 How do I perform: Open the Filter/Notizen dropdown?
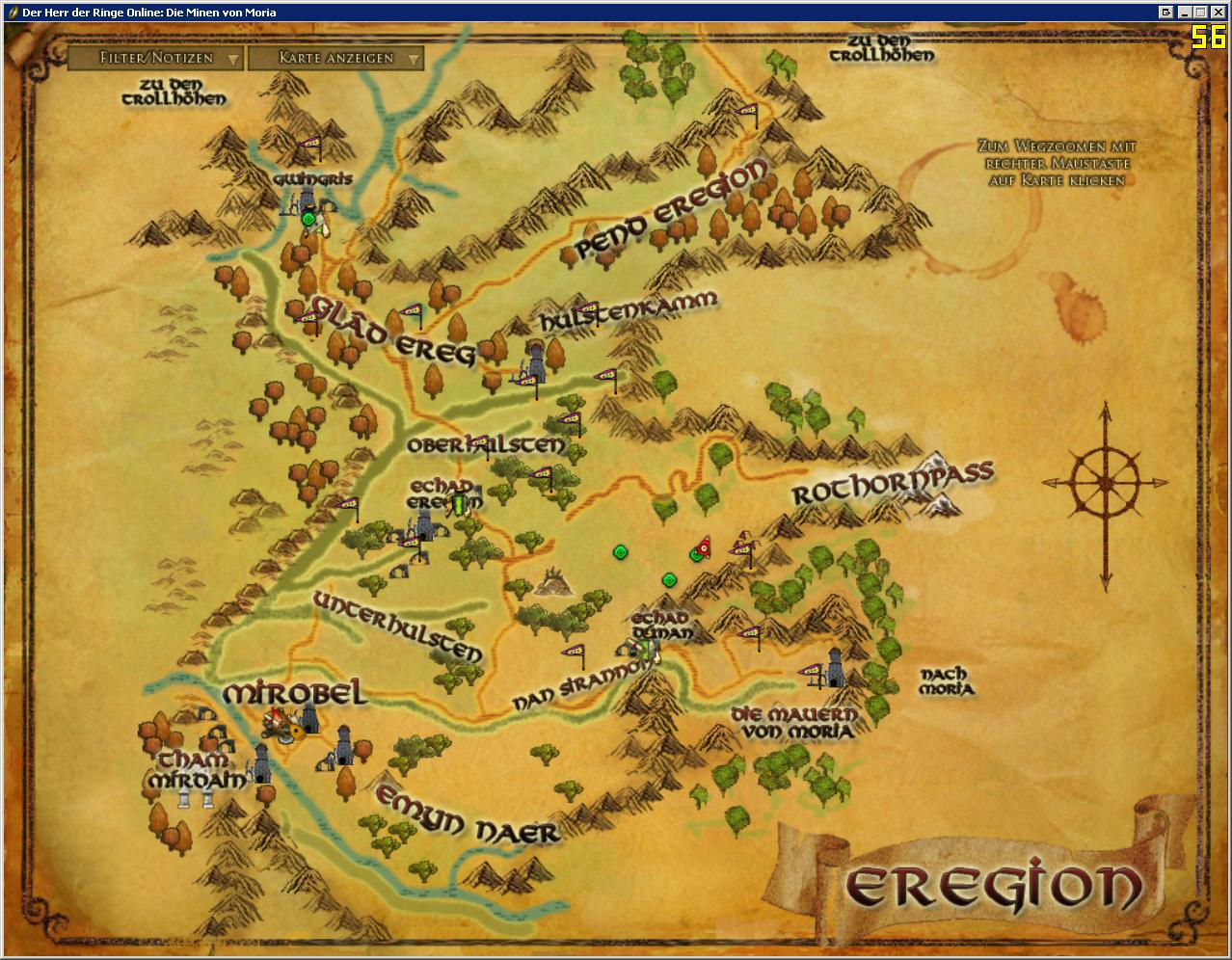point(154,59)
